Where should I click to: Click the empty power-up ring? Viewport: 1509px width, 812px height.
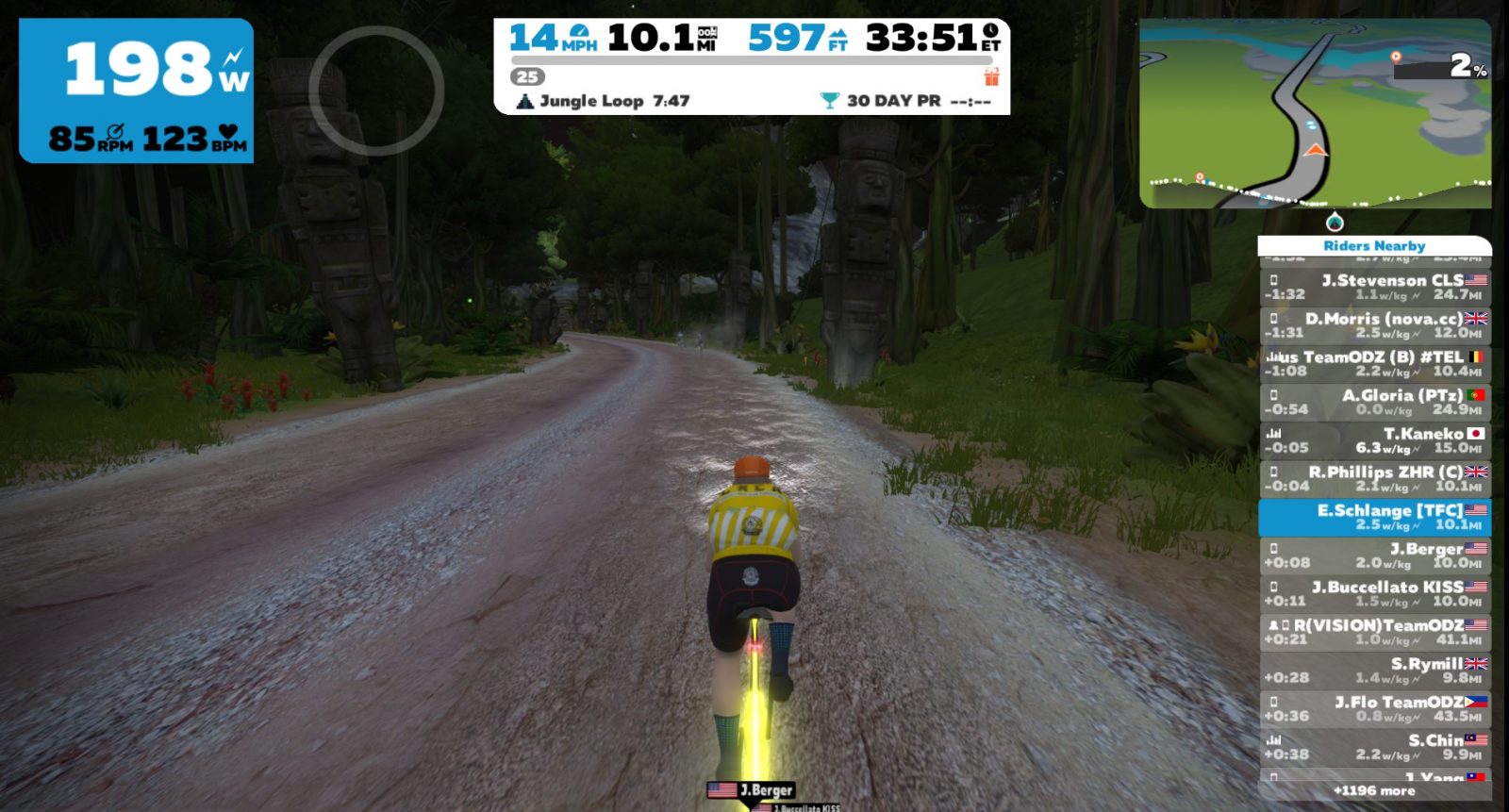[376, 90]
